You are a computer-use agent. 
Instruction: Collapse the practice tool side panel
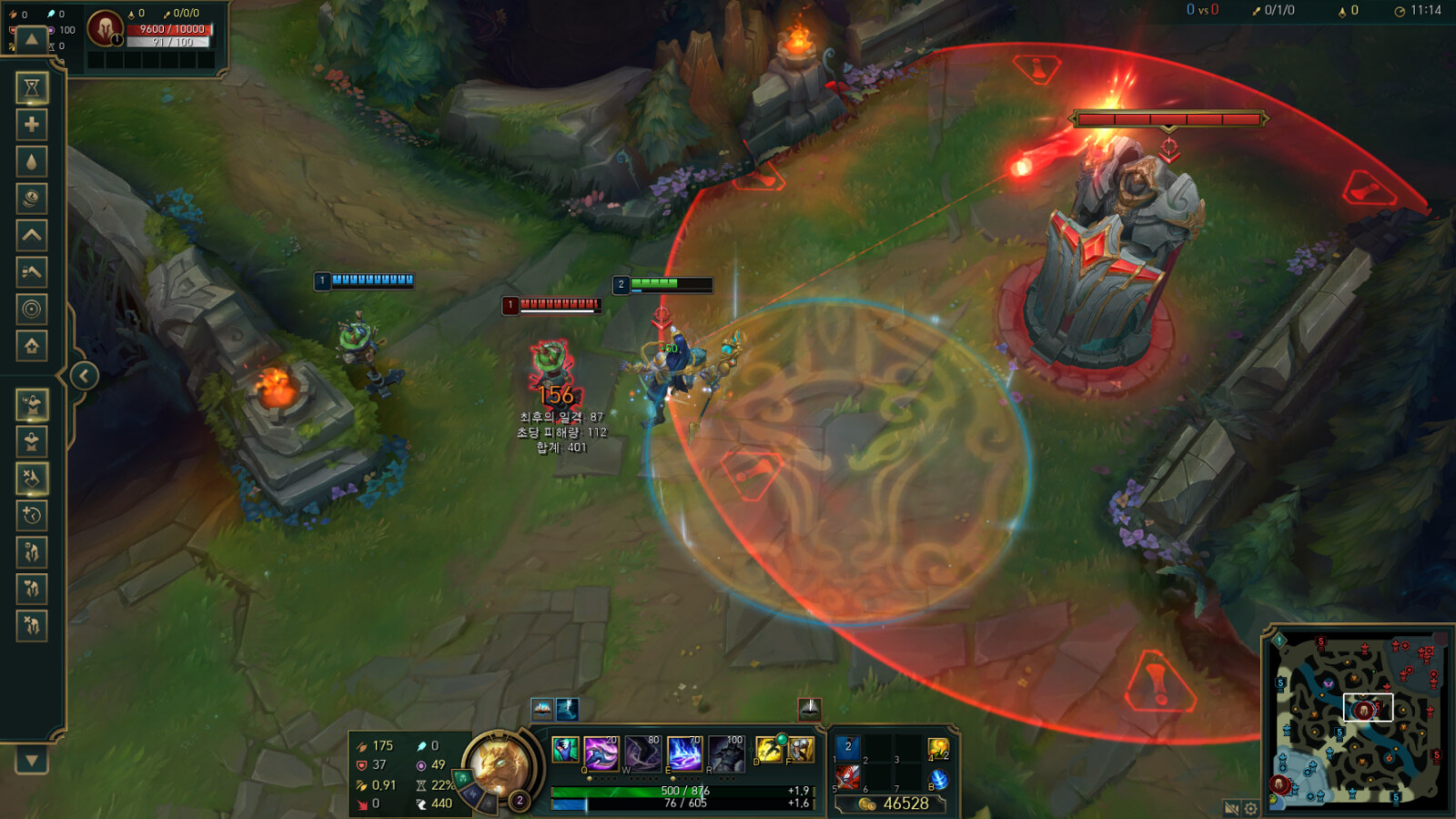(84, 376)
